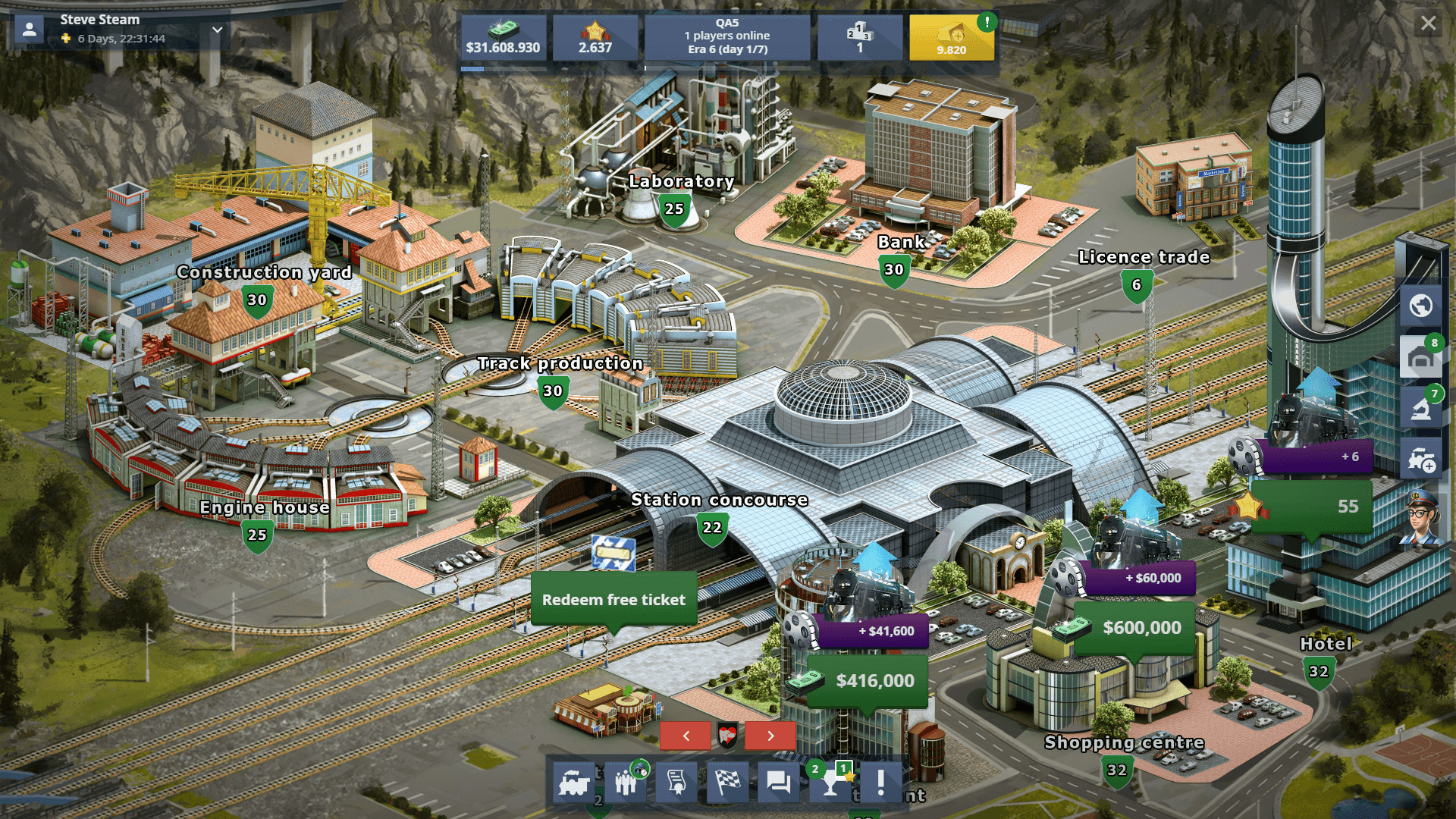The width and height of the screenshot is (1456, 819).
Task: Open the gold balance showing 9.820
Action: pyautogui.click(x=951, y=38)
